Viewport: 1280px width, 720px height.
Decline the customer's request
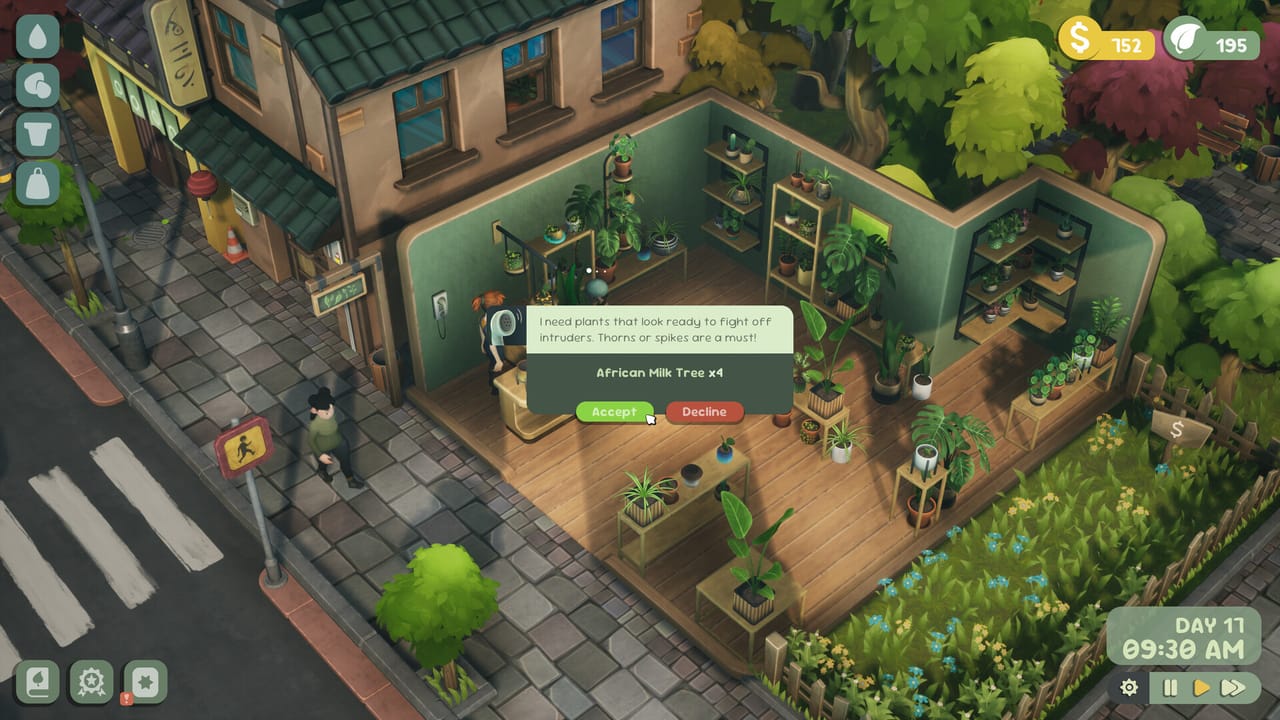tap(703, 412)
